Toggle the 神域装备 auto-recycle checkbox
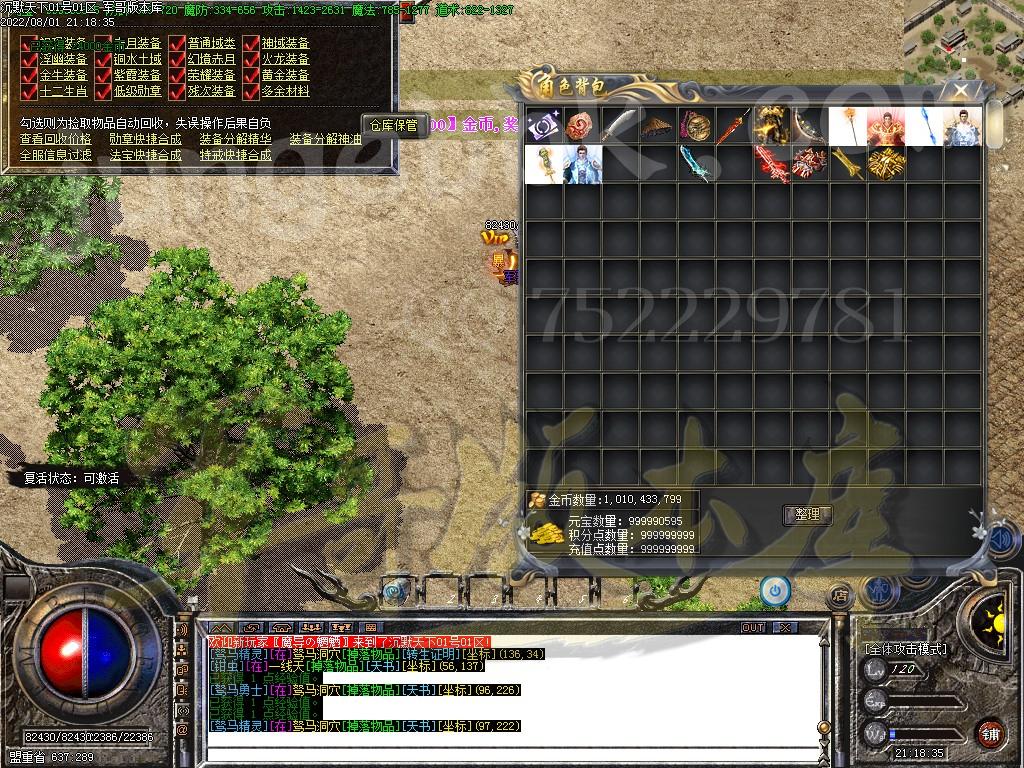The image size is (1024, 768). (251, 44)
